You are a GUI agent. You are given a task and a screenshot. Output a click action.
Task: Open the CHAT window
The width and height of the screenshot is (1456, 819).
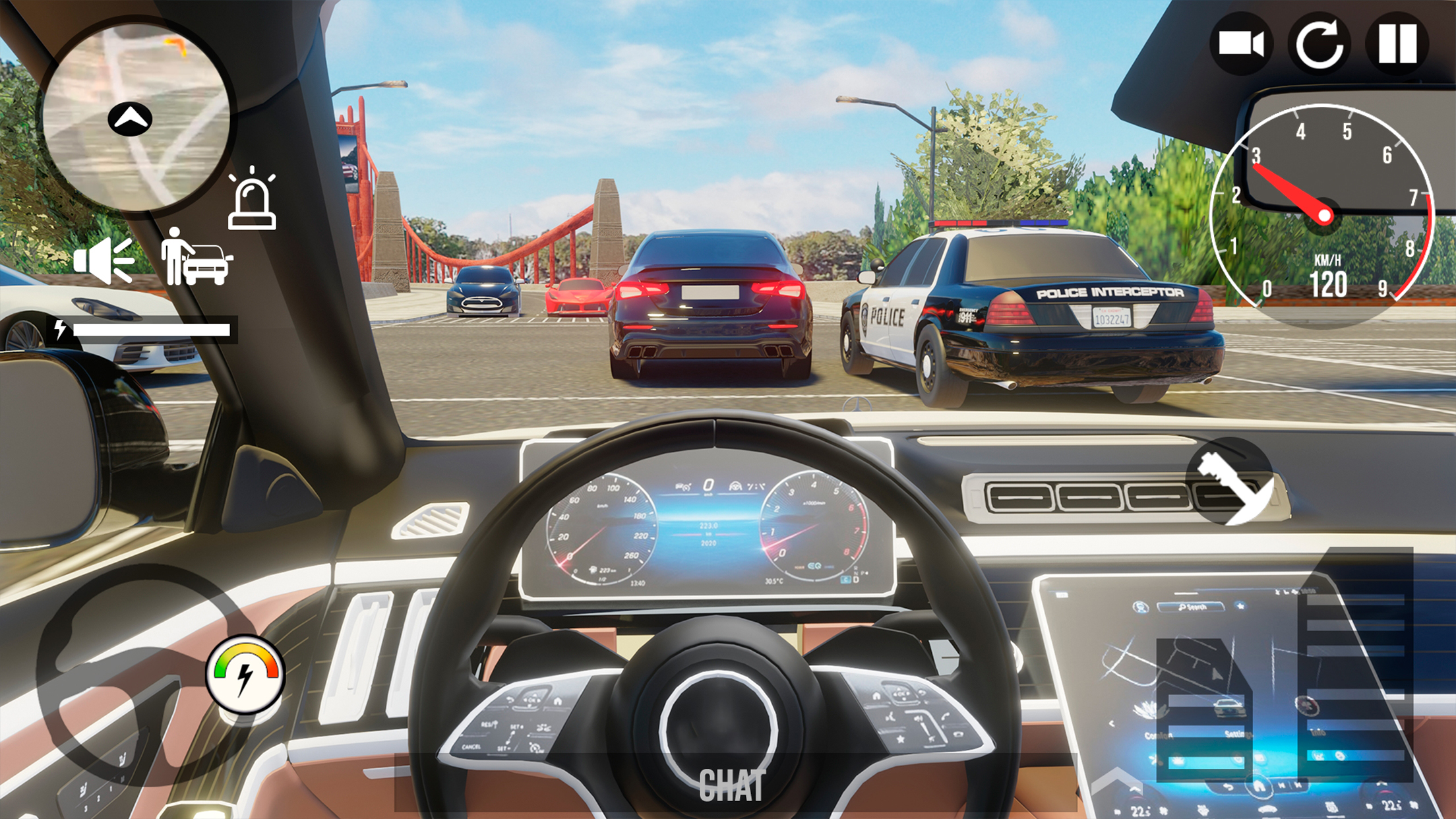pos(733,784)
